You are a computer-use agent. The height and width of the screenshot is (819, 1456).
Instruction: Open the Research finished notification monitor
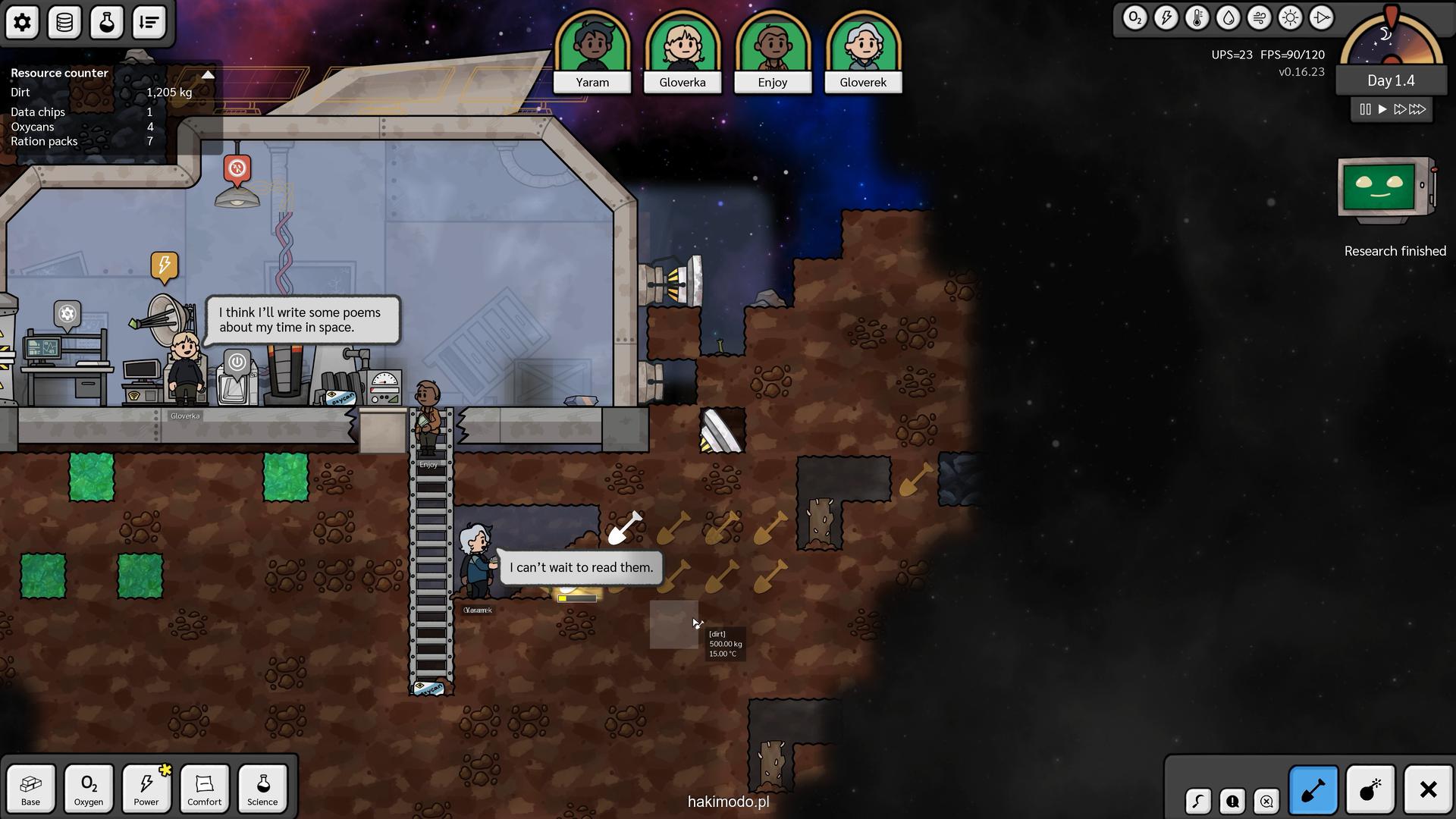pos(1386,190)
